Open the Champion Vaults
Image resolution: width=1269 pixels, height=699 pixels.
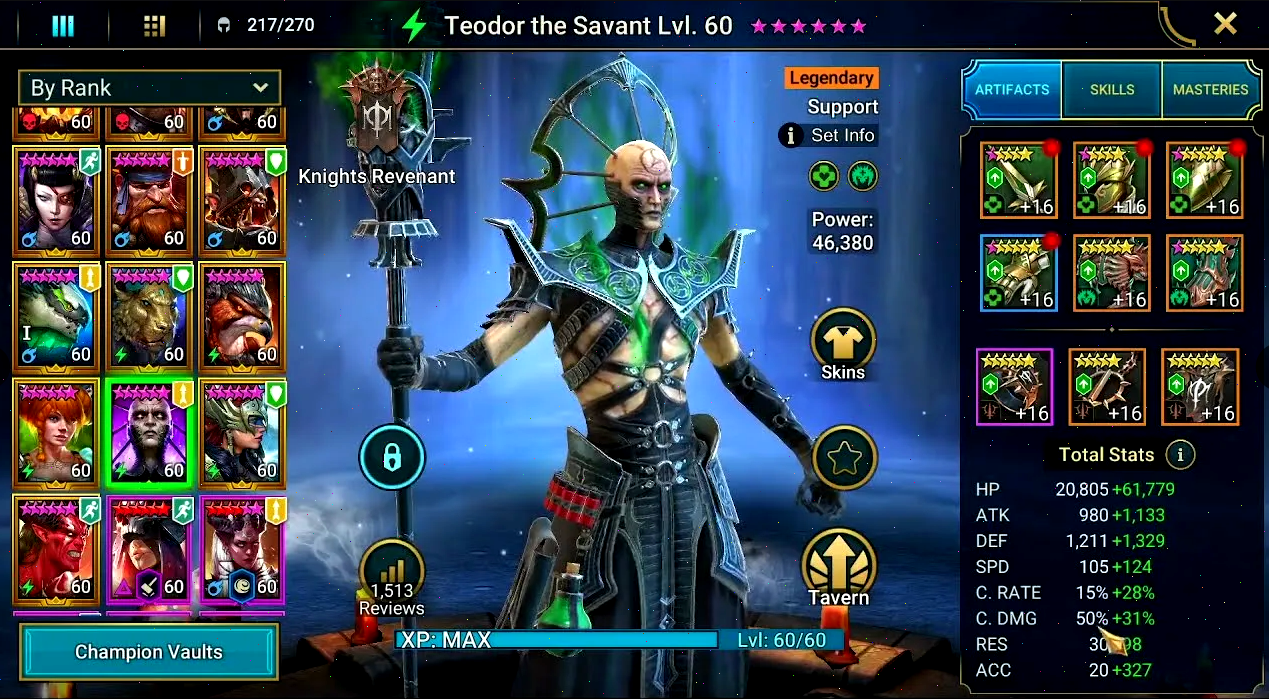[x=148, y=652]
